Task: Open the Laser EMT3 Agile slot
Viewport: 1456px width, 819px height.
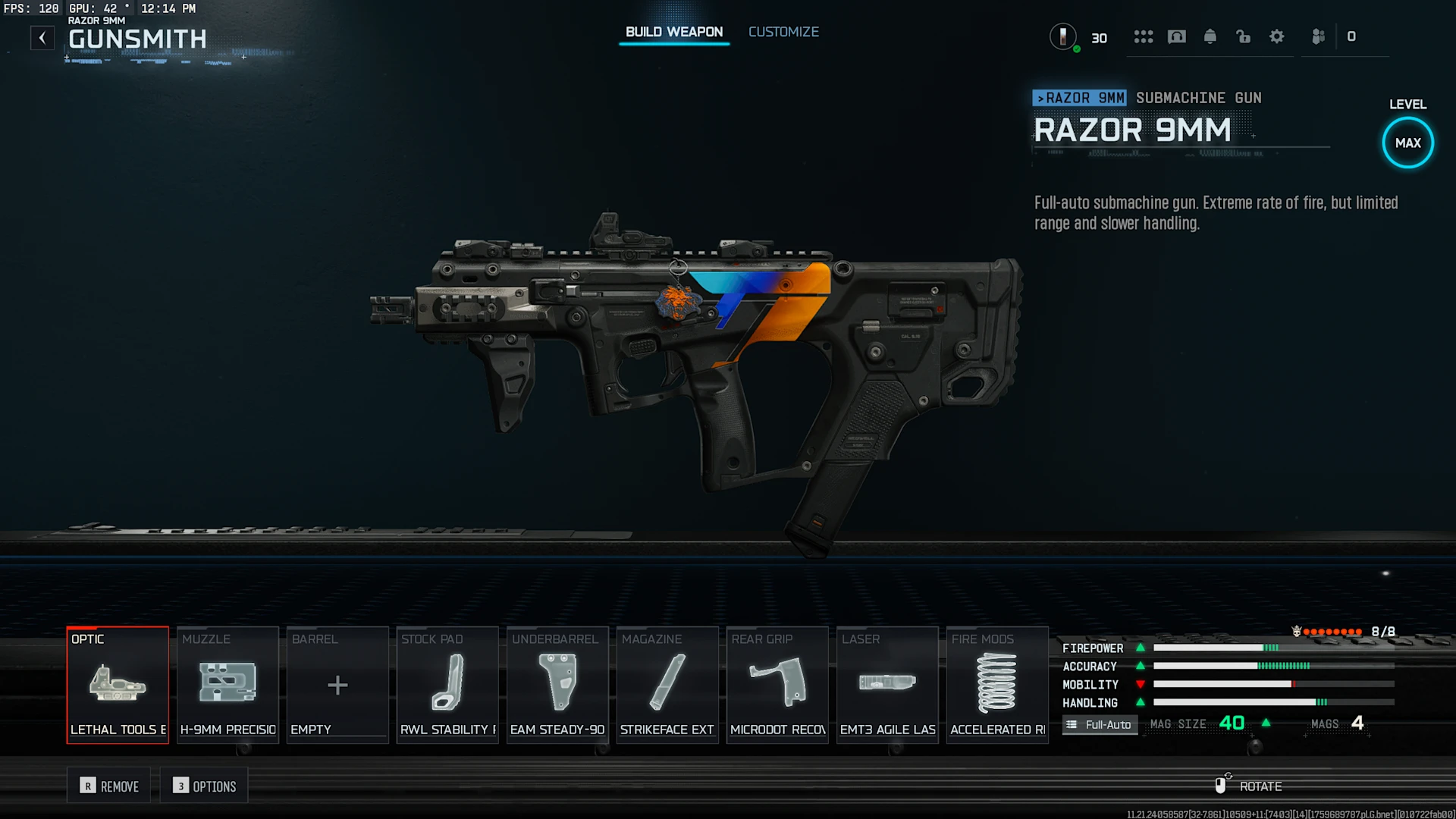Action: click(x=887, y=685)
